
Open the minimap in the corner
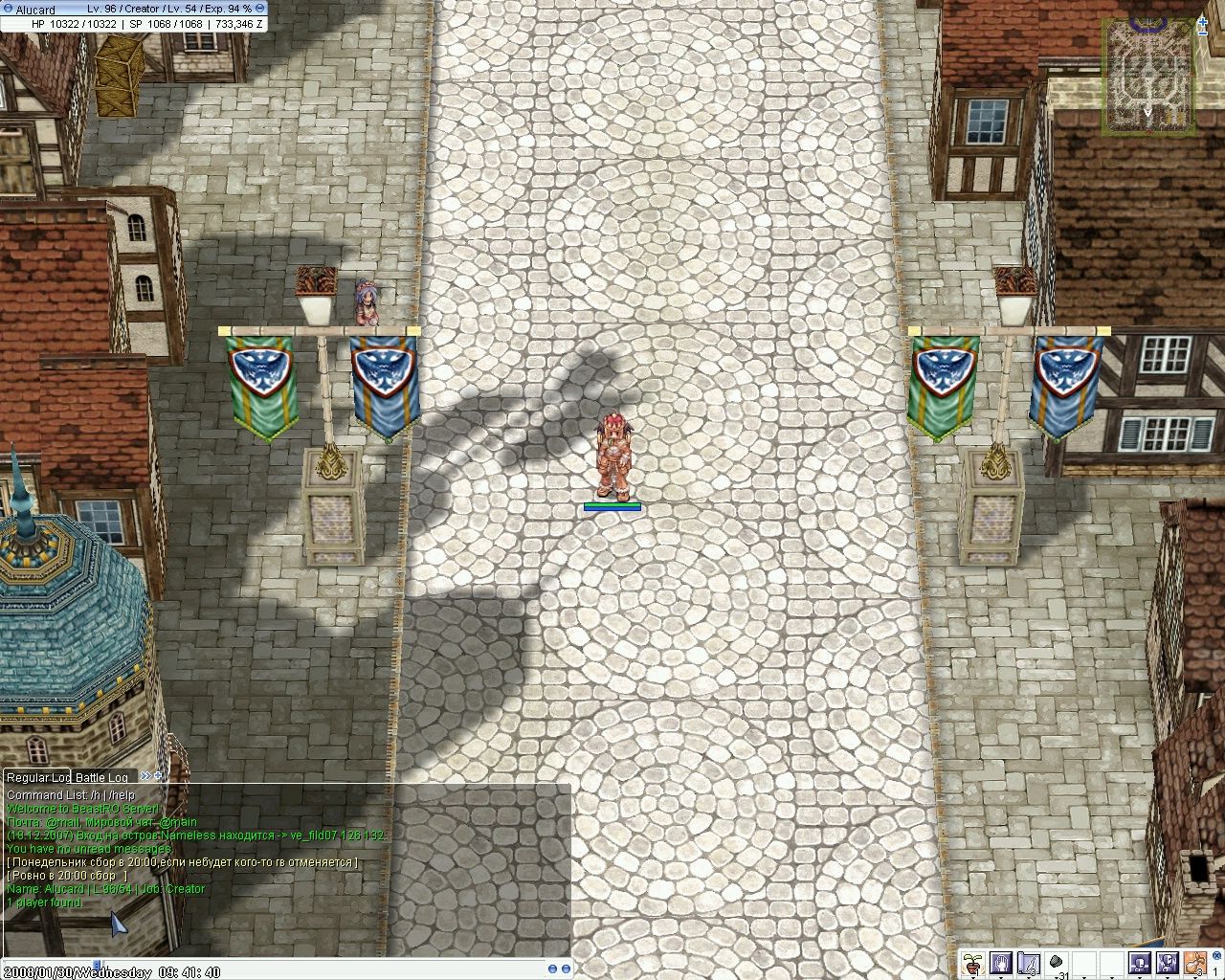coord(1148,75)
